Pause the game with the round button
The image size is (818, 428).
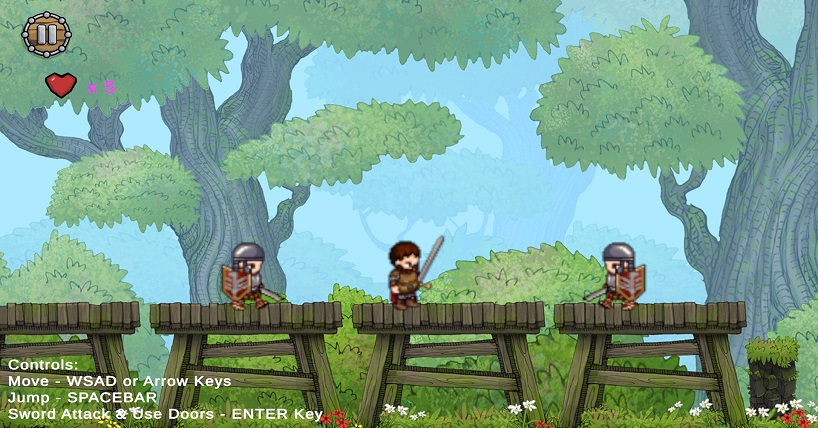(46, 34)
